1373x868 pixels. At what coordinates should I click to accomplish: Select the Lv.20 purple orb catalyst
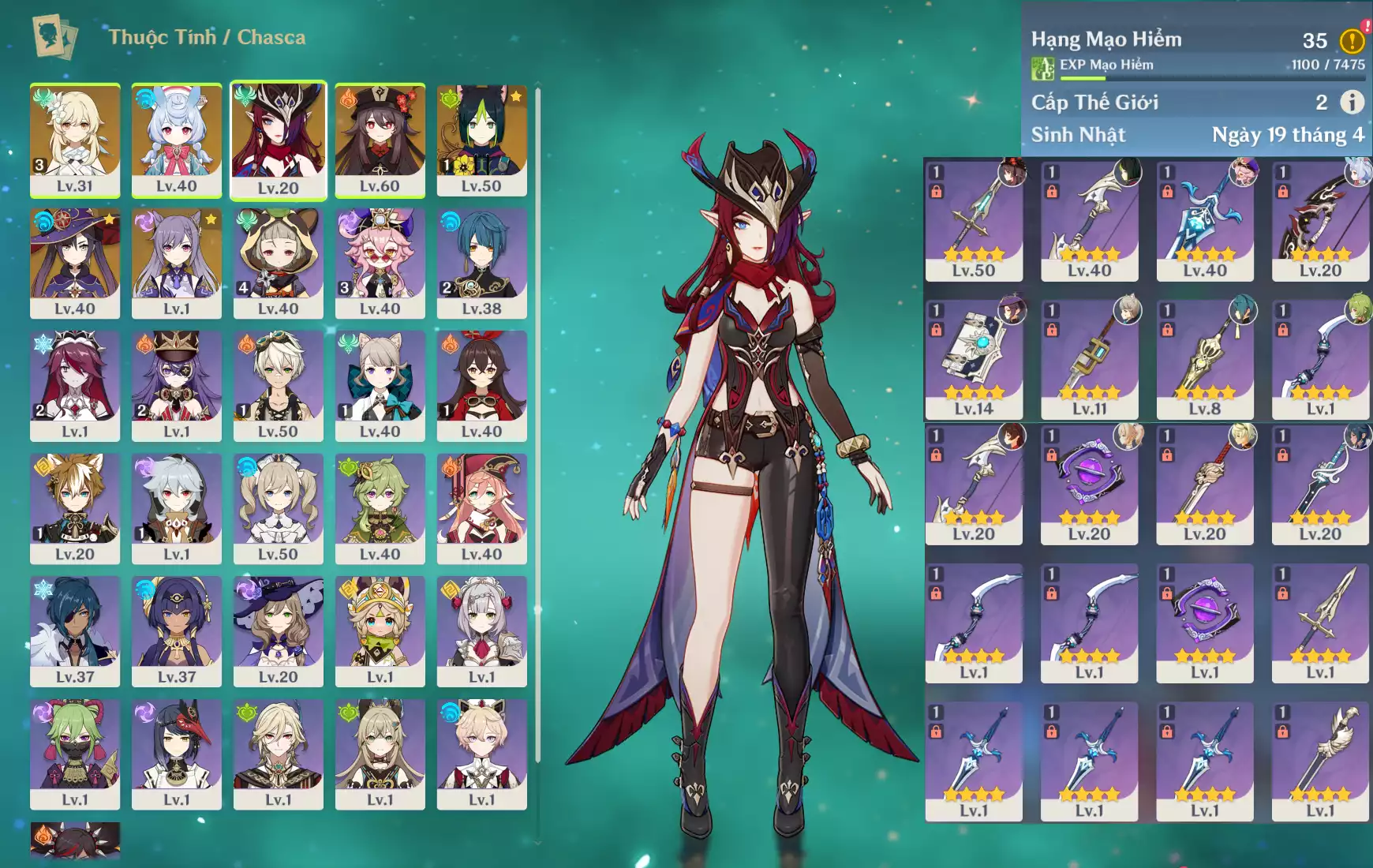click(x=1089, y=485)
